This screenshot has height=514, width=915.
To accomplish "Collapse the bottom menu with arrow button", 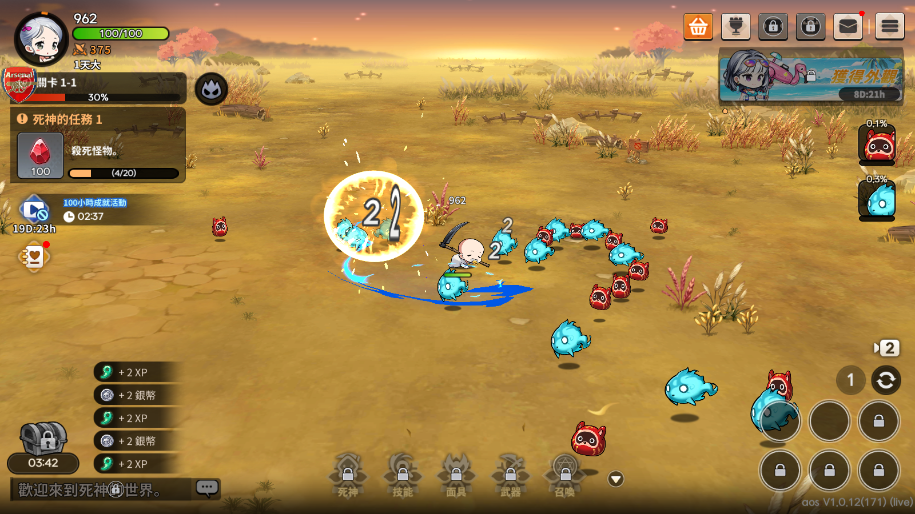I will point(616,479).
